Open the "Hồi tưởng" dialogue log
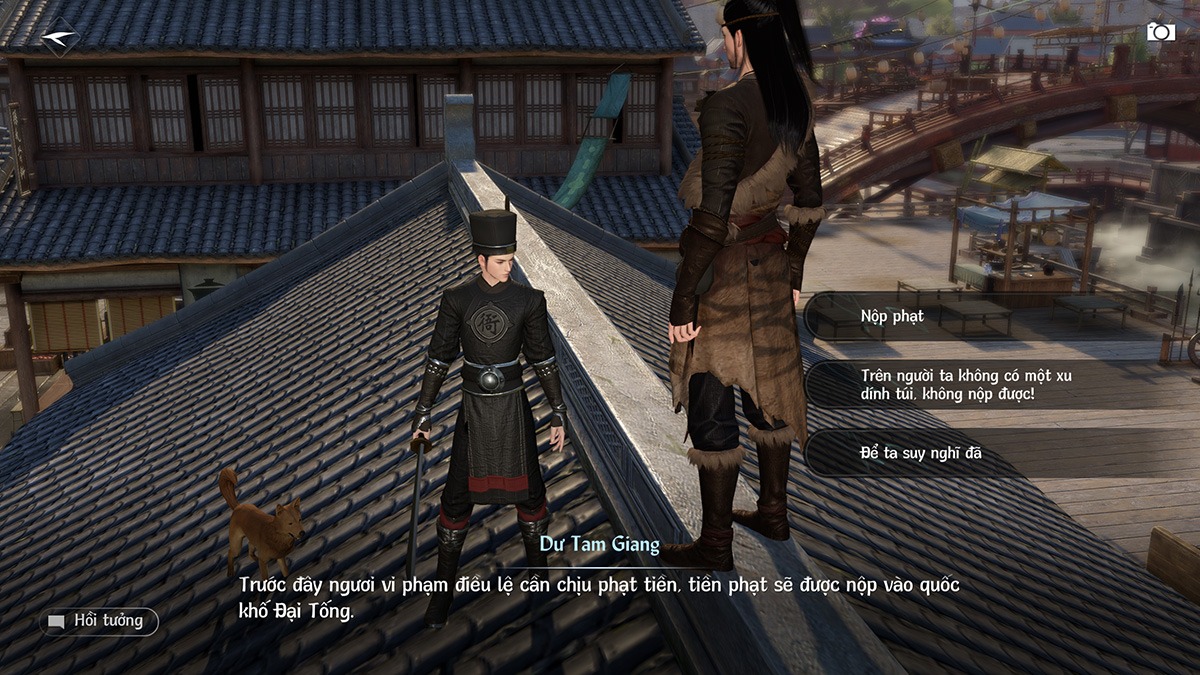Screen dimensions: 1200x675 tap(98, 621)
